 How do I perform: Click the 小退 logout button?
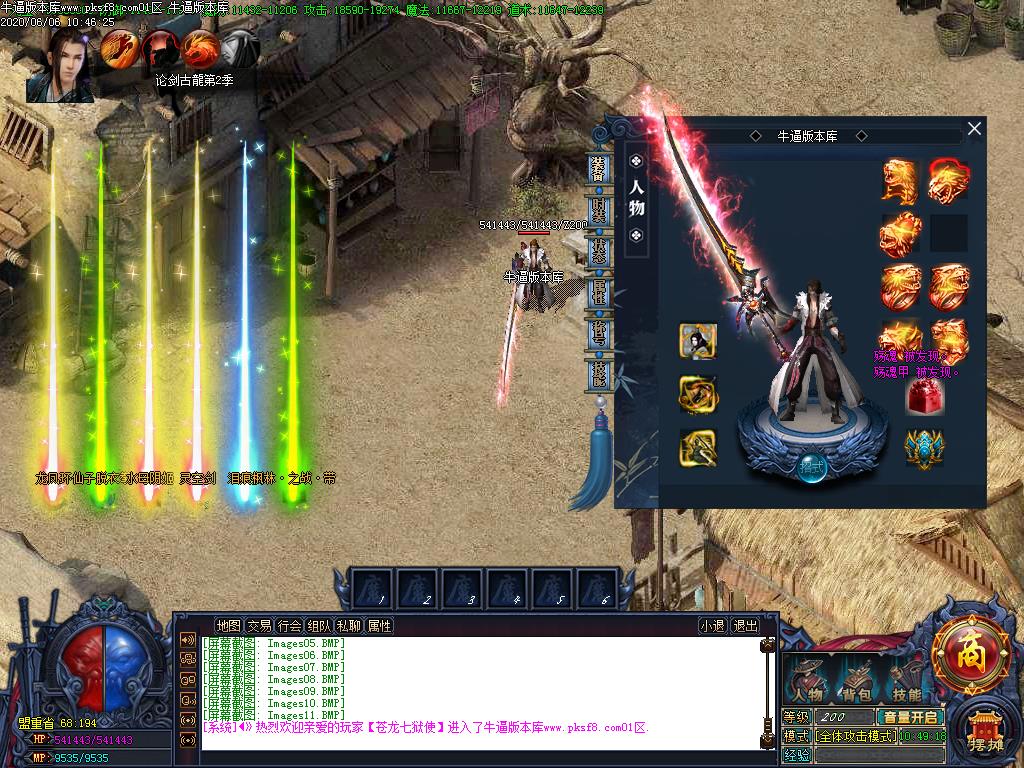point(713,626)
